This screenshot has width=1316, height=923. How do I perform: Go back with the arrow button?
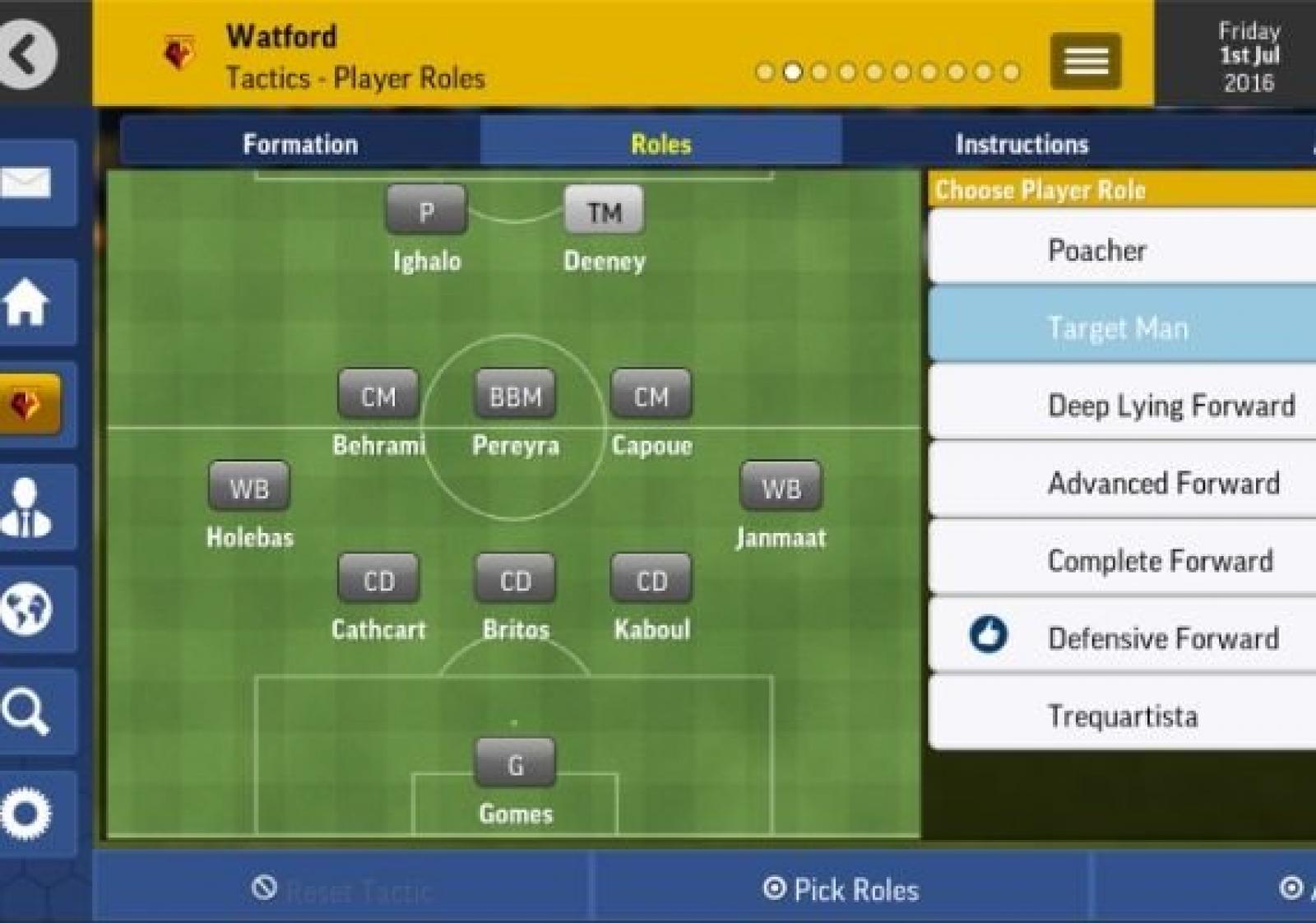pos(28,54)
